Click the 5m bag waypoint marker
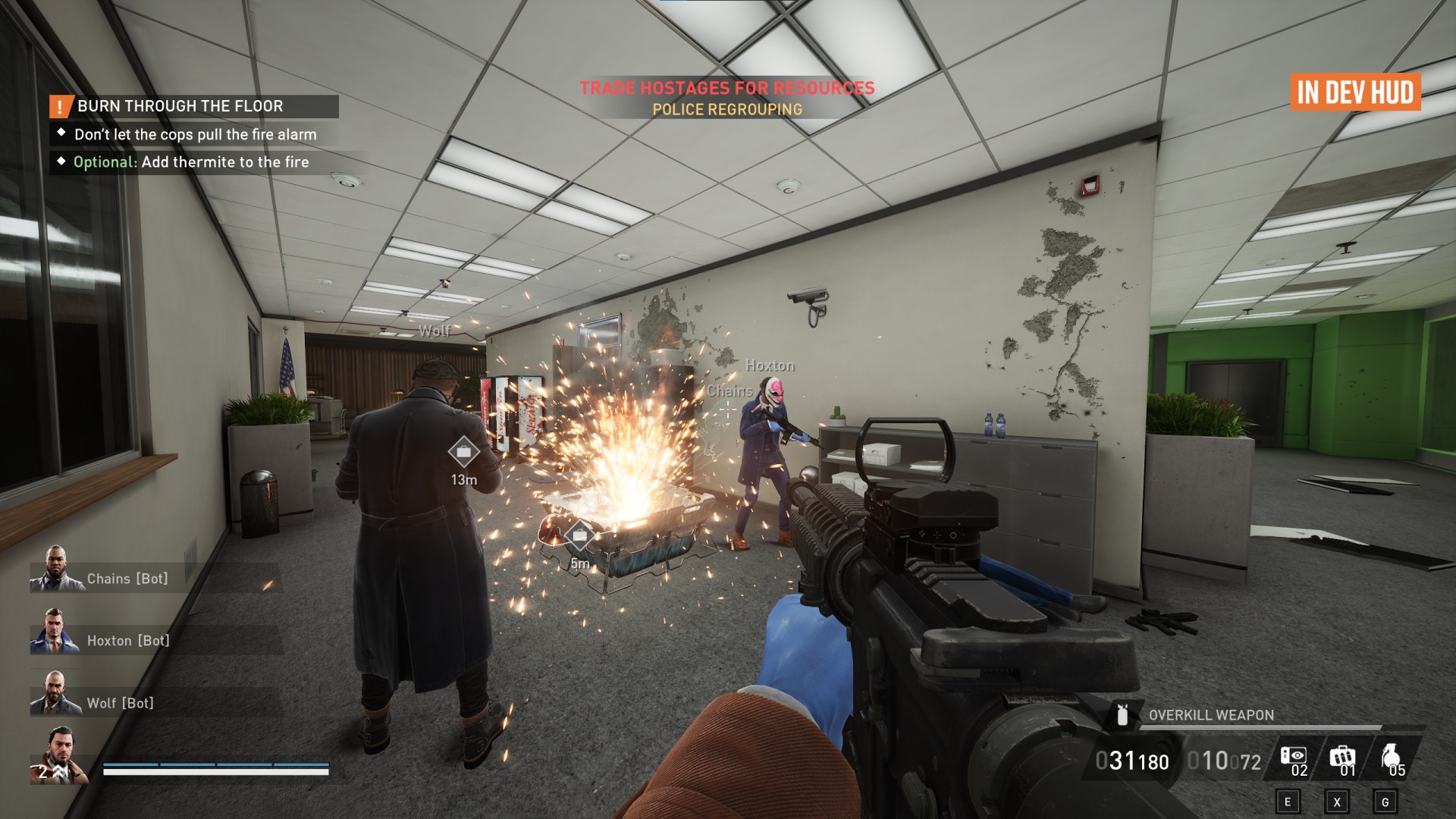The image size is (1456, 819). pyautogui.click(x=579, y=537)
